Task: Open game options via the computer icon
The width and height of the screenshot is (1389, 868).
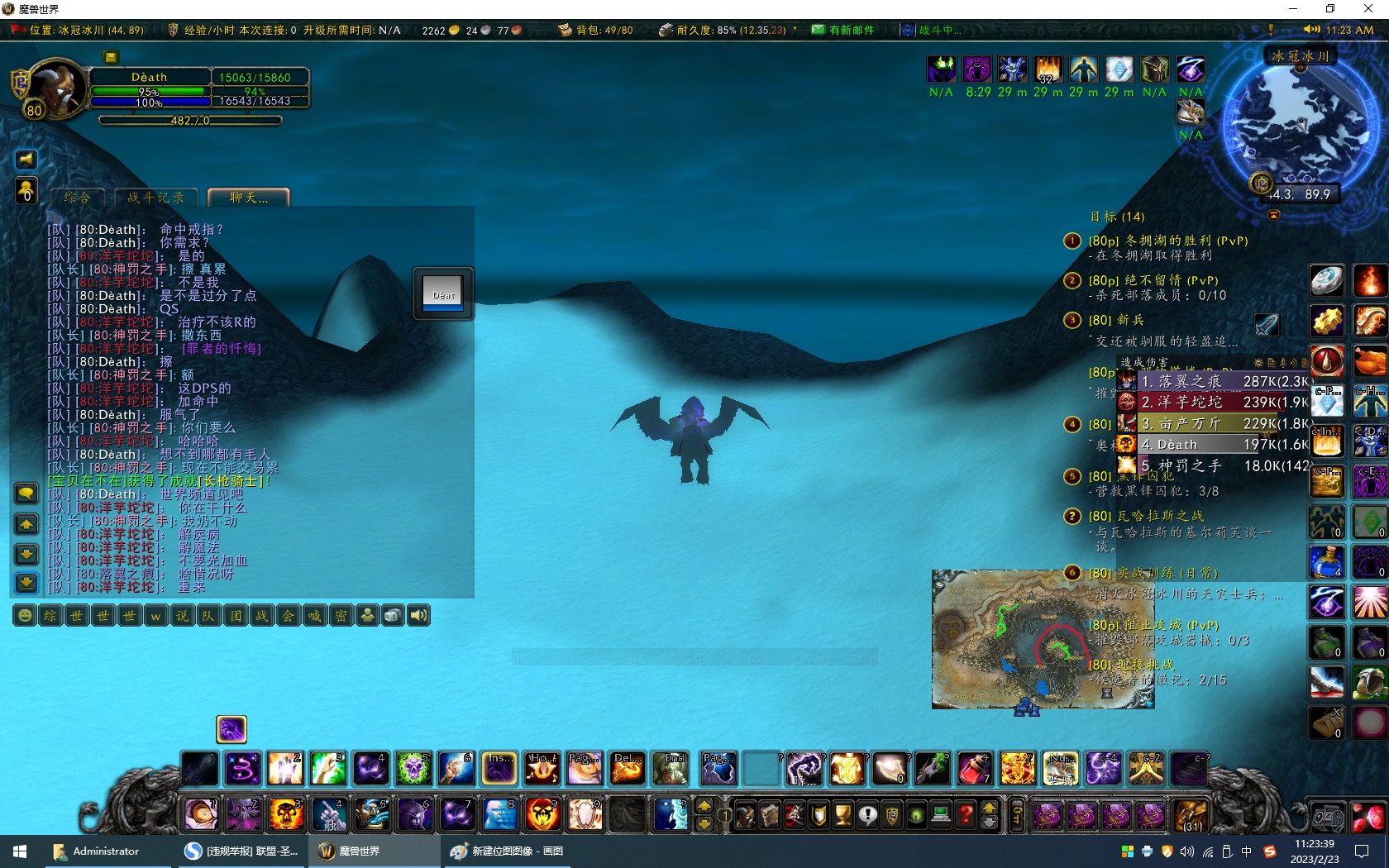Action: pyautogui.click(x=940, y=816)
